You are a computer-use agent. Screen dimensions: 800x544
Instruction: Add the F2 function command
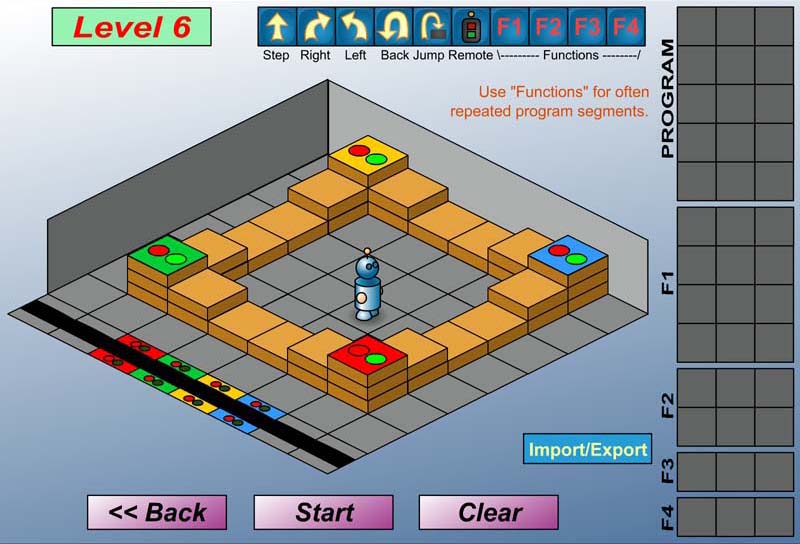[x=549, y=26]
